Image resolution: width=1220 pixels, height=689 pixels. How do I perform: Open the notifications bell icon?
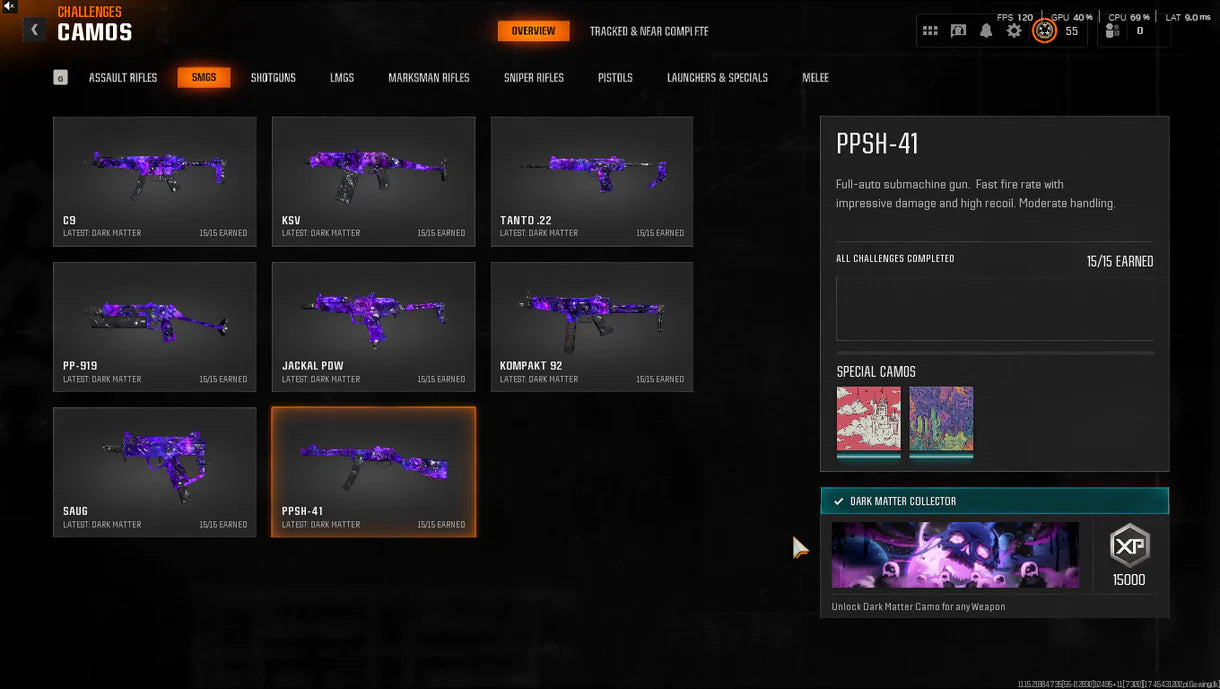click(986, 31)
